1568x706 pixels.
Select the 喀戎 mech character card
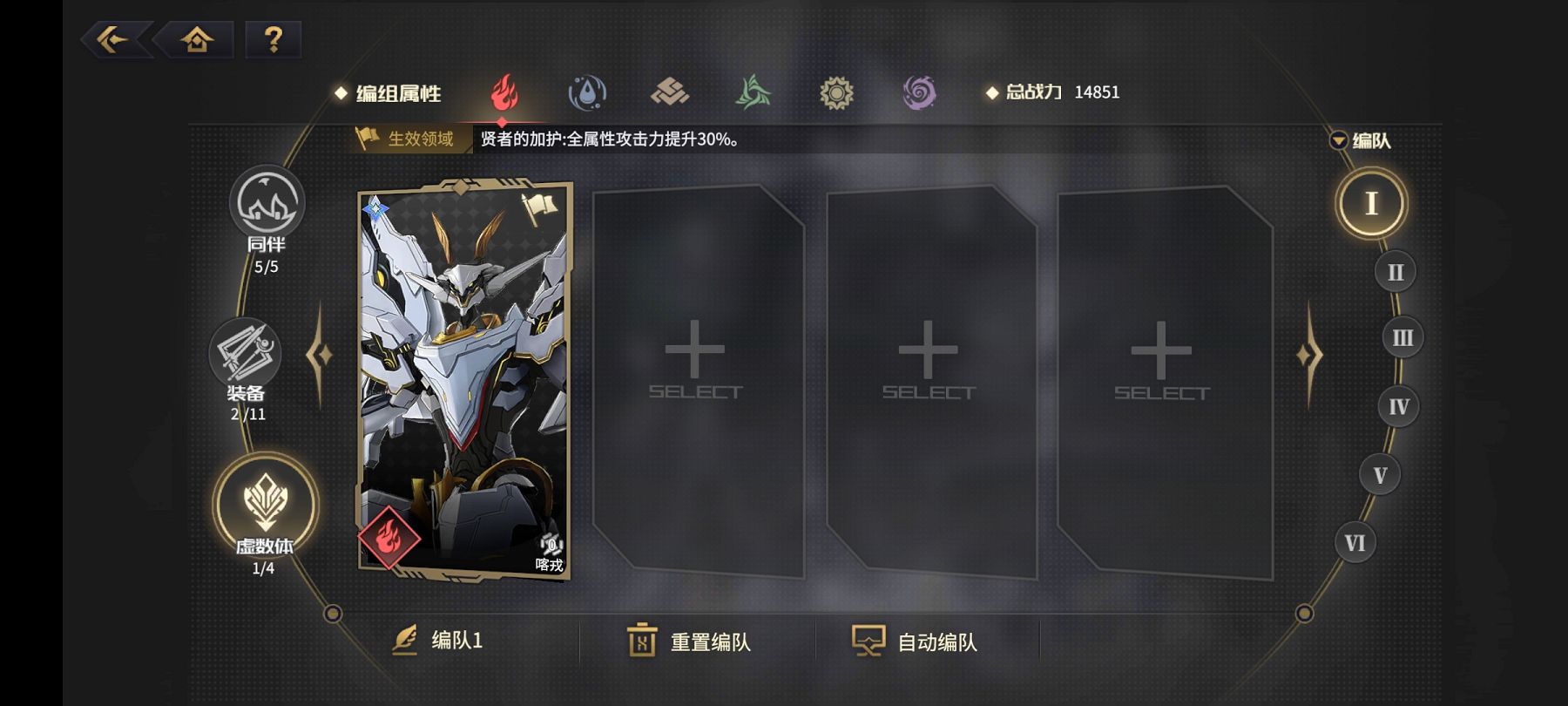[464, 379]
